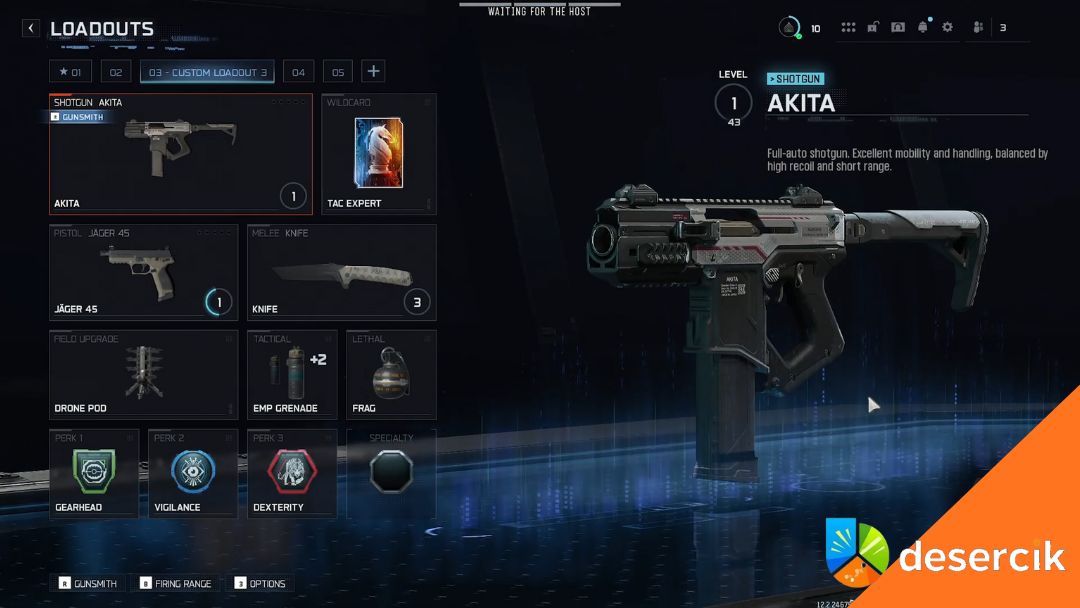The image size is (1080, 608).
Task: Open the nine-dot grid menu icon
Action: 848,28
